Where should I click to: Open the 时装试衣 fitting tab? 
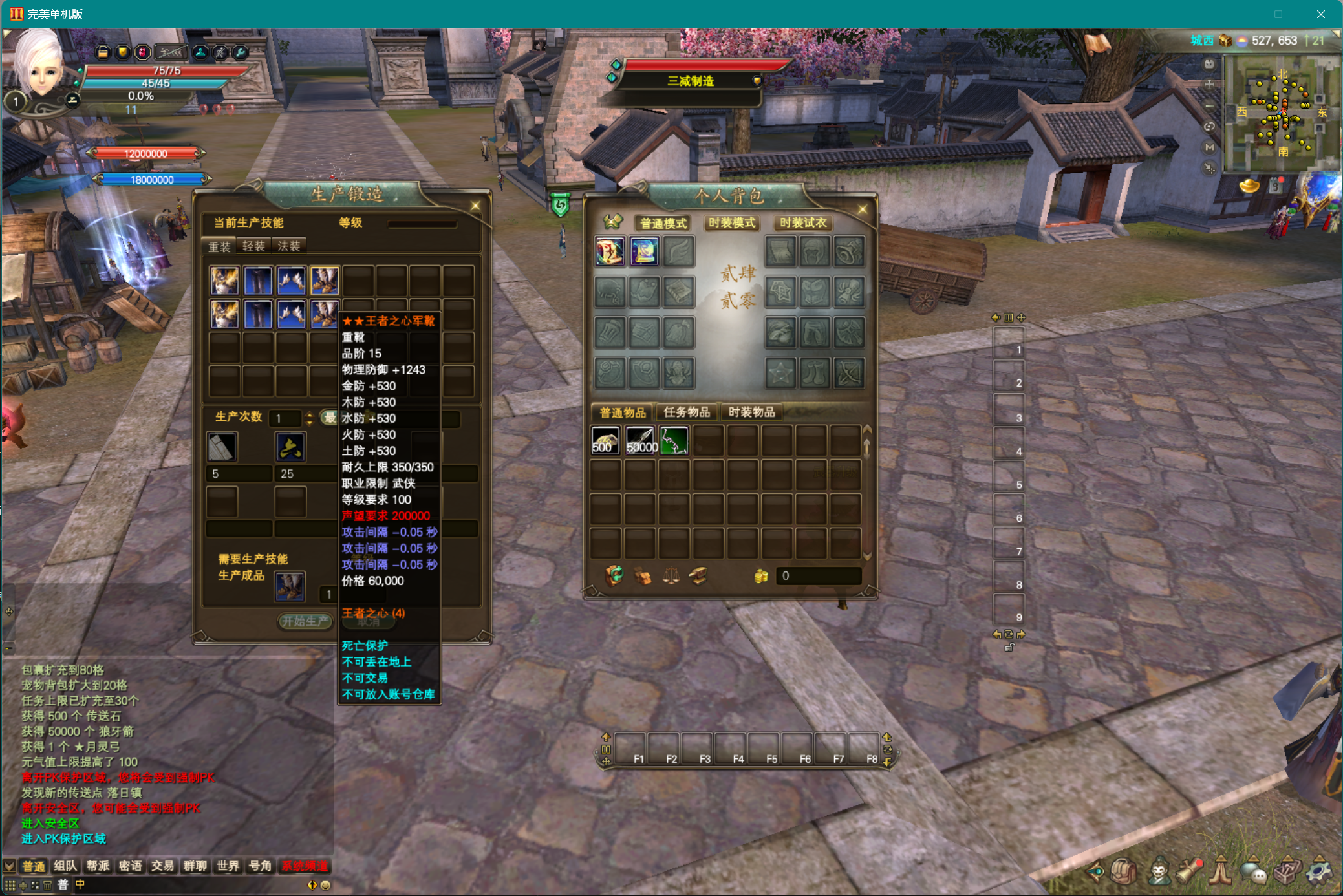802,223
